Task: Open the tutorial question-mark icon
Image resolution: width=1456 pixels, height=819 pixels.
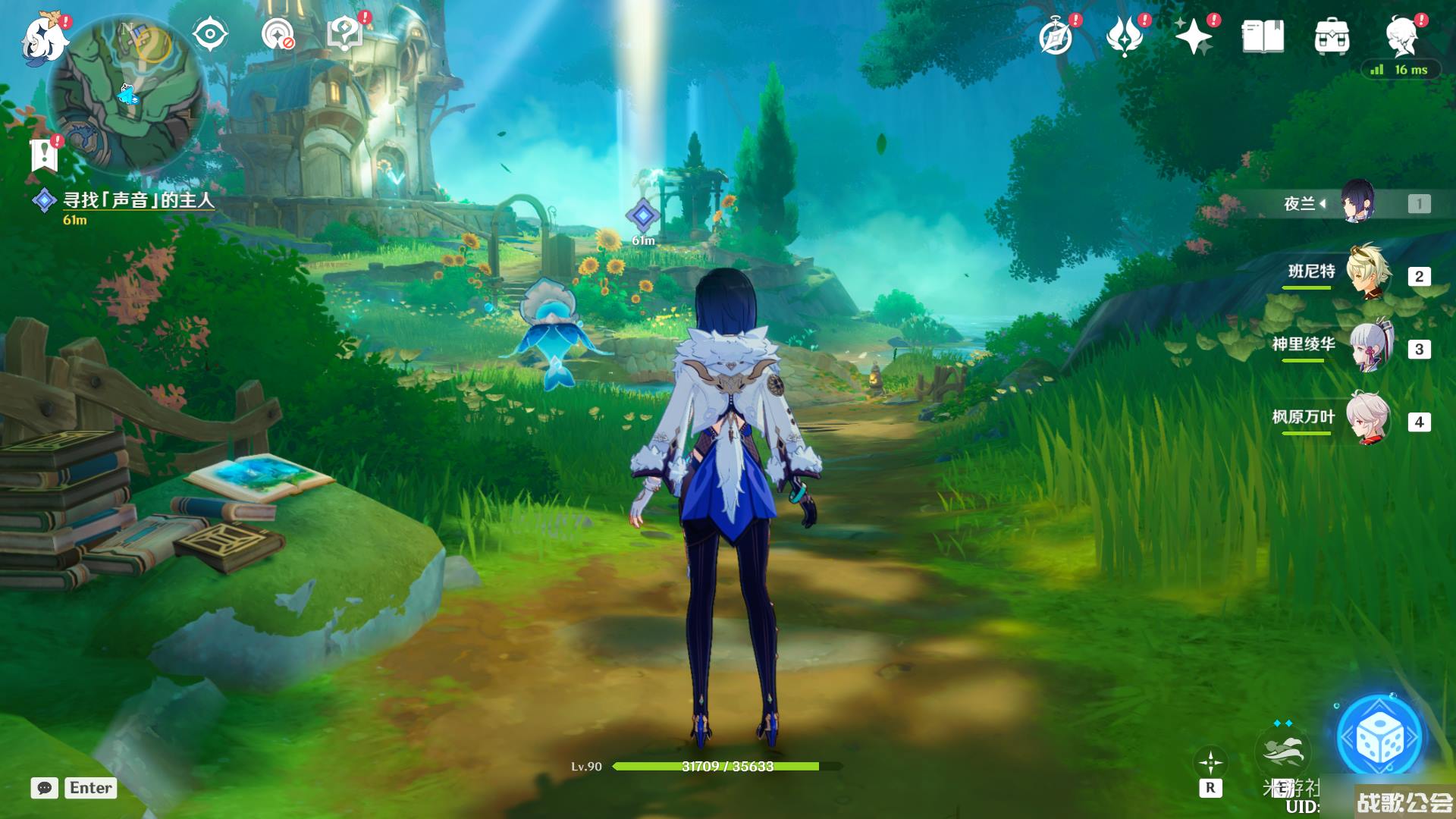Action: 345,35
